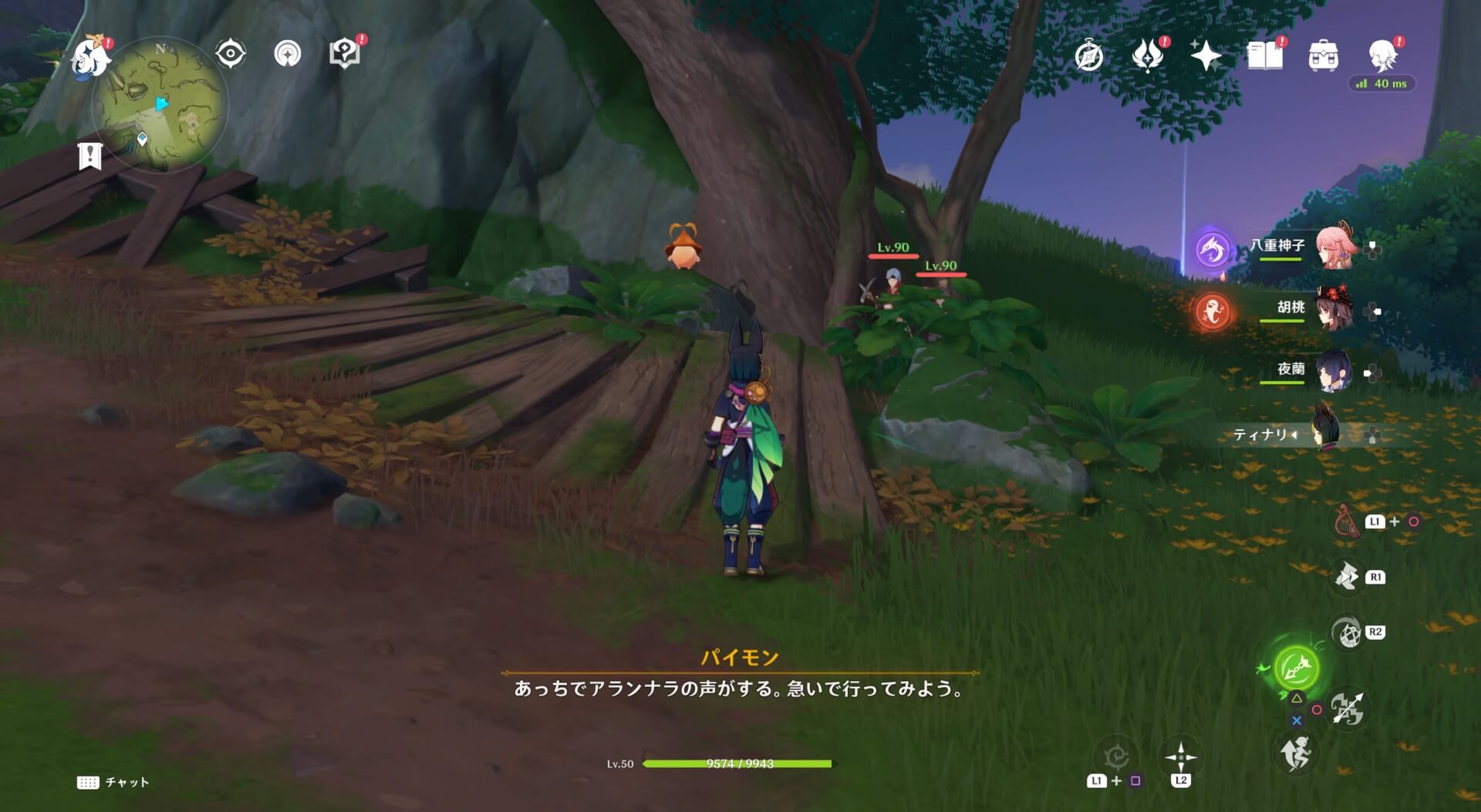The width and height of the screenshot is (1481, 812).
Task: Open the quest navigation eye icon
Action: coord(229,54)
